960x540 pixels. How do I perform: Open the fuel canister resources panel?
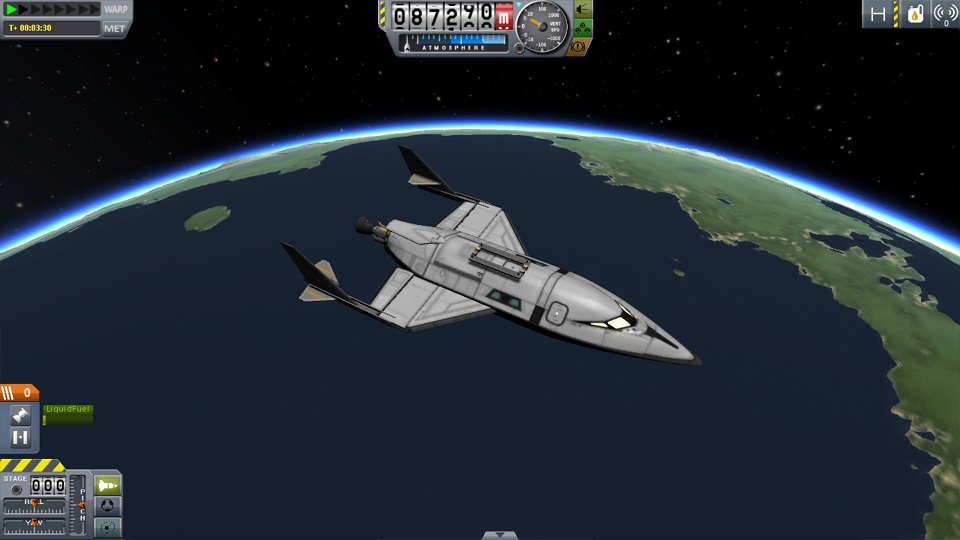914,14
